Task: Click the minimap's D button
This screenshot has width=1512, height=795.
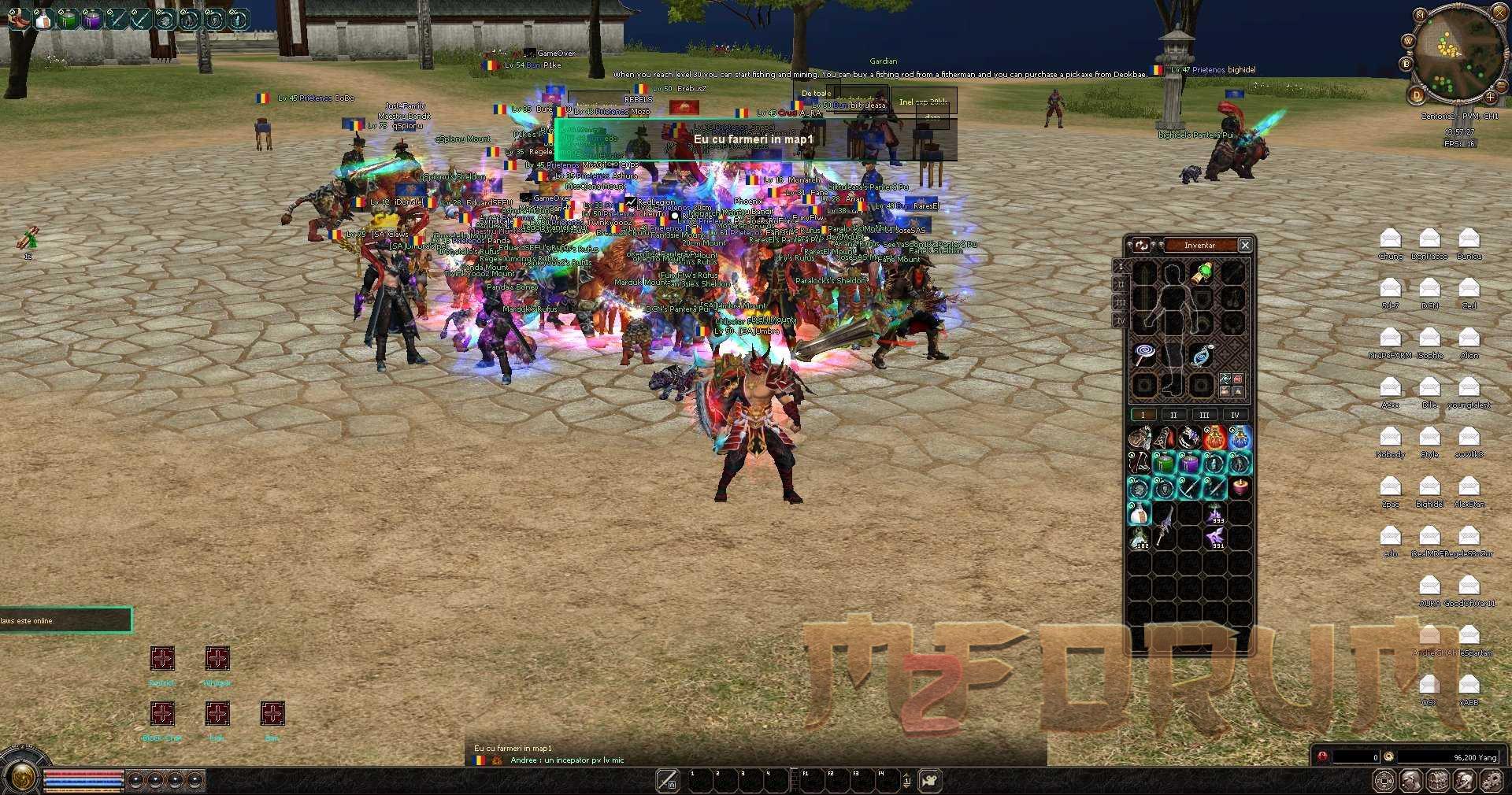Action: pyautogui.click(x=1417, y=96)
